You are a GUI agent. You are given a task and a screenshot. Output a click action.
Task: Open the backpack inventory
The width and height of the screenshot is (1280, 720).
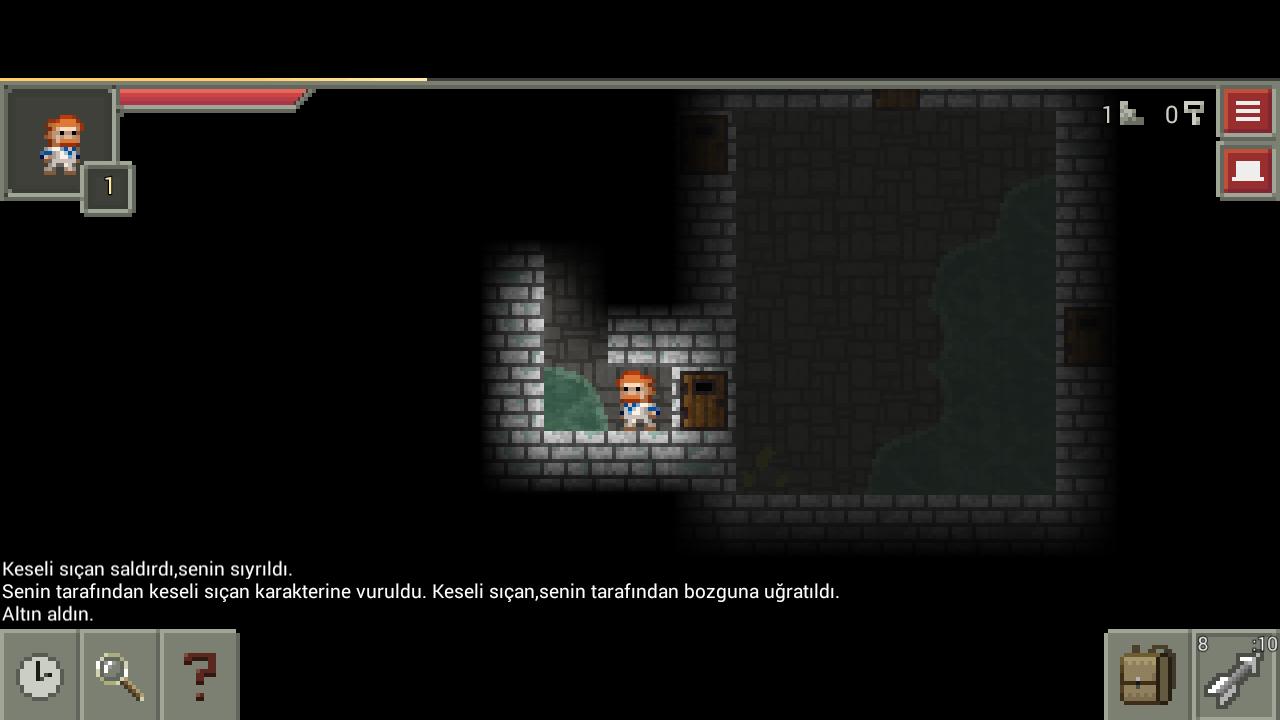point(1148,676)
